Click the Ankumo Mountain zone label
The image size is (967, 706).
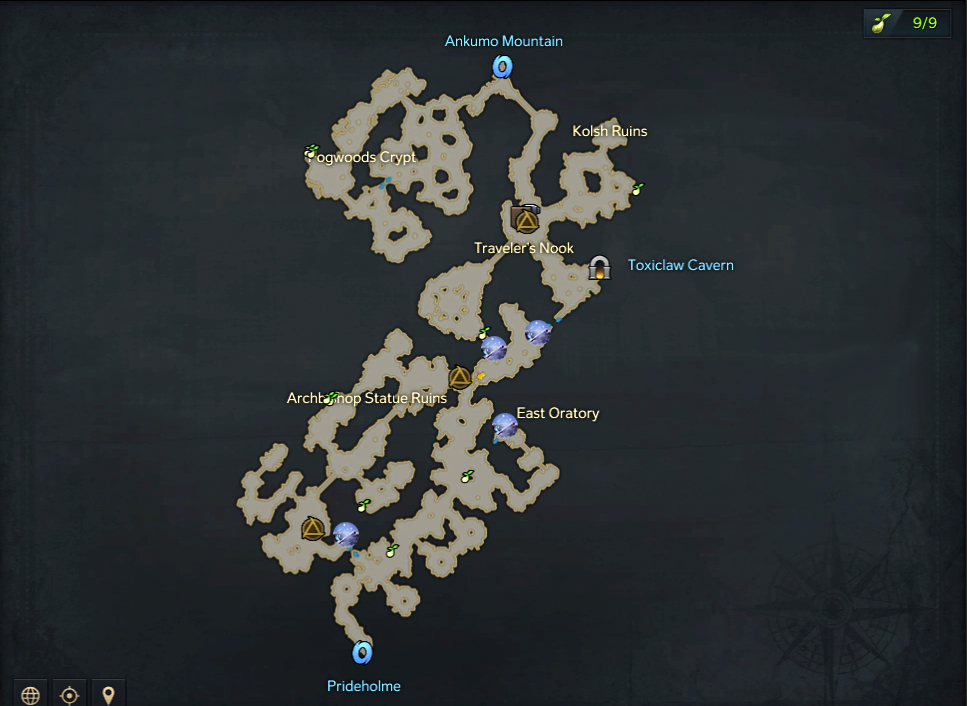[x=504, y=41]
